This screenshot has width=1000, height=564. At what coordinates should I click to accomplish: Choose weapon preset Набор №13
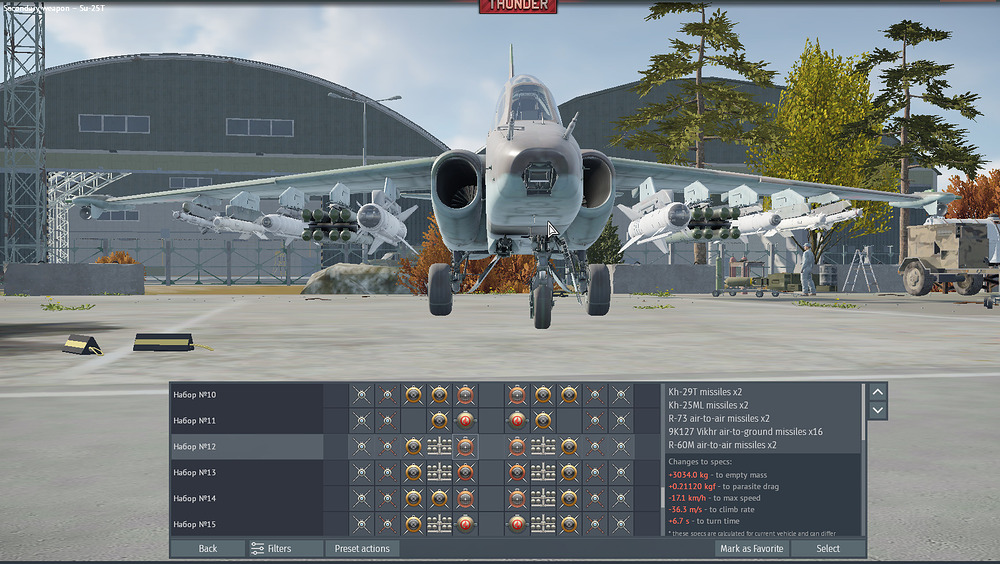pos(246,473)
